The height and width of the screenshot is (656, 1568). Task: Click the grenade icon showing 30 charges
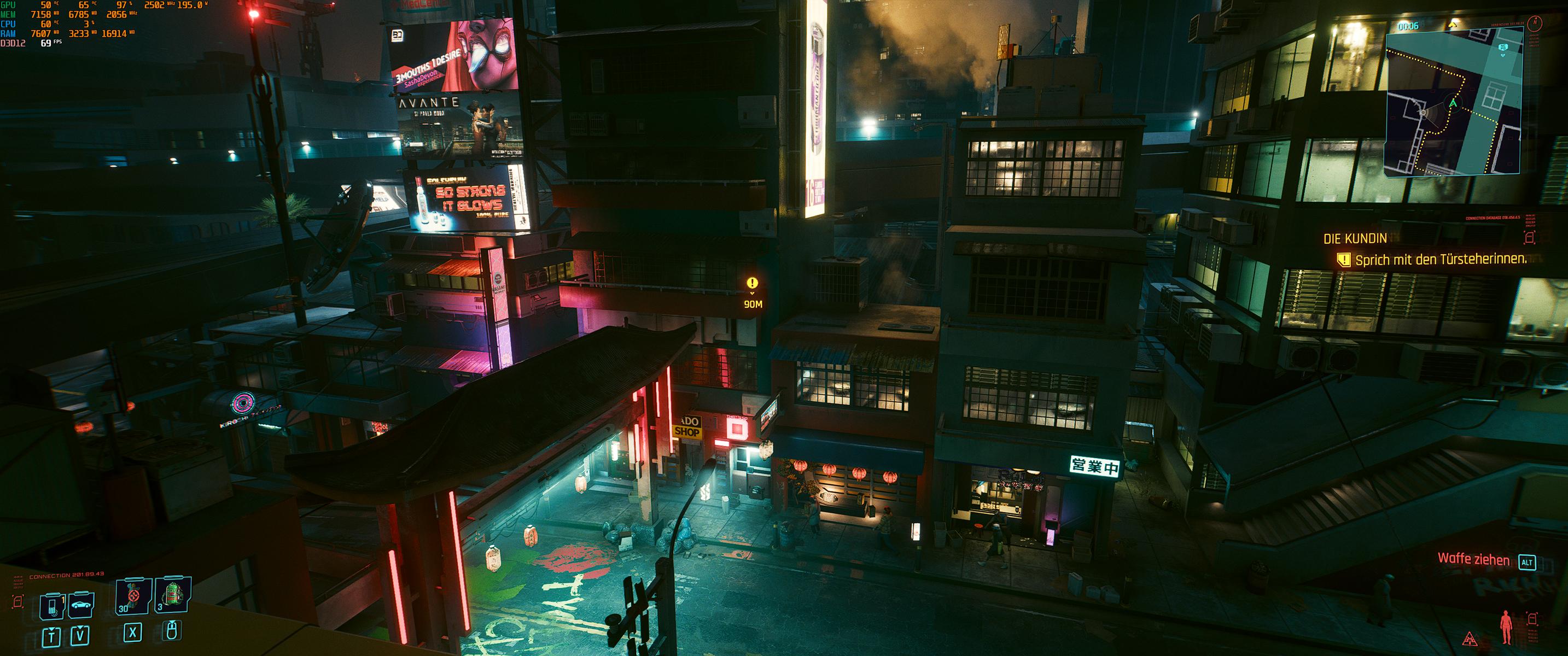click(x=132, y=595)
